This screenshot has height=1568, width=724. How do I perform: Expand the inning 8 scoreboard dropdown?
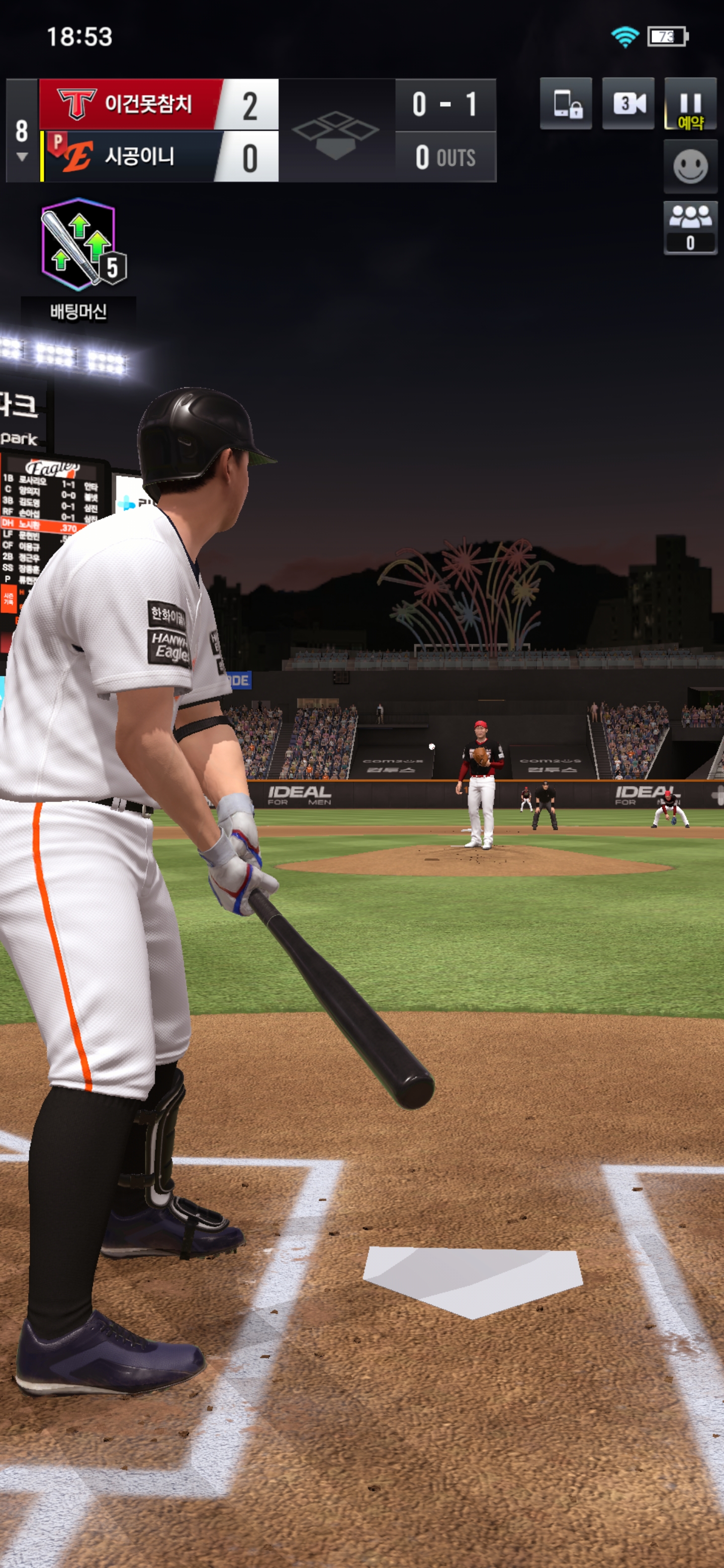22,139
